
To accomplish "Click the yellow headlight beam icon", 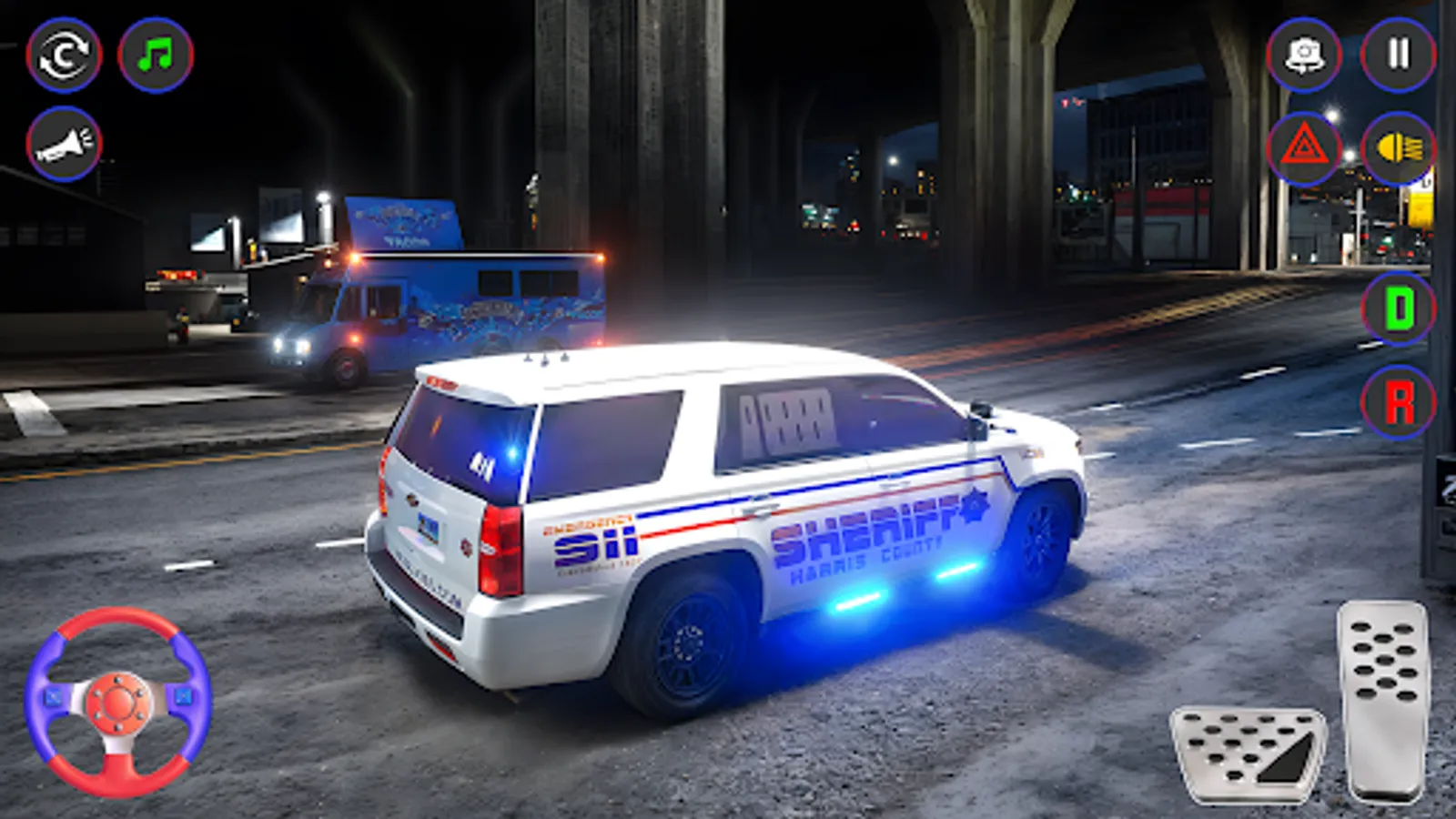I will tap(1400, 146).
